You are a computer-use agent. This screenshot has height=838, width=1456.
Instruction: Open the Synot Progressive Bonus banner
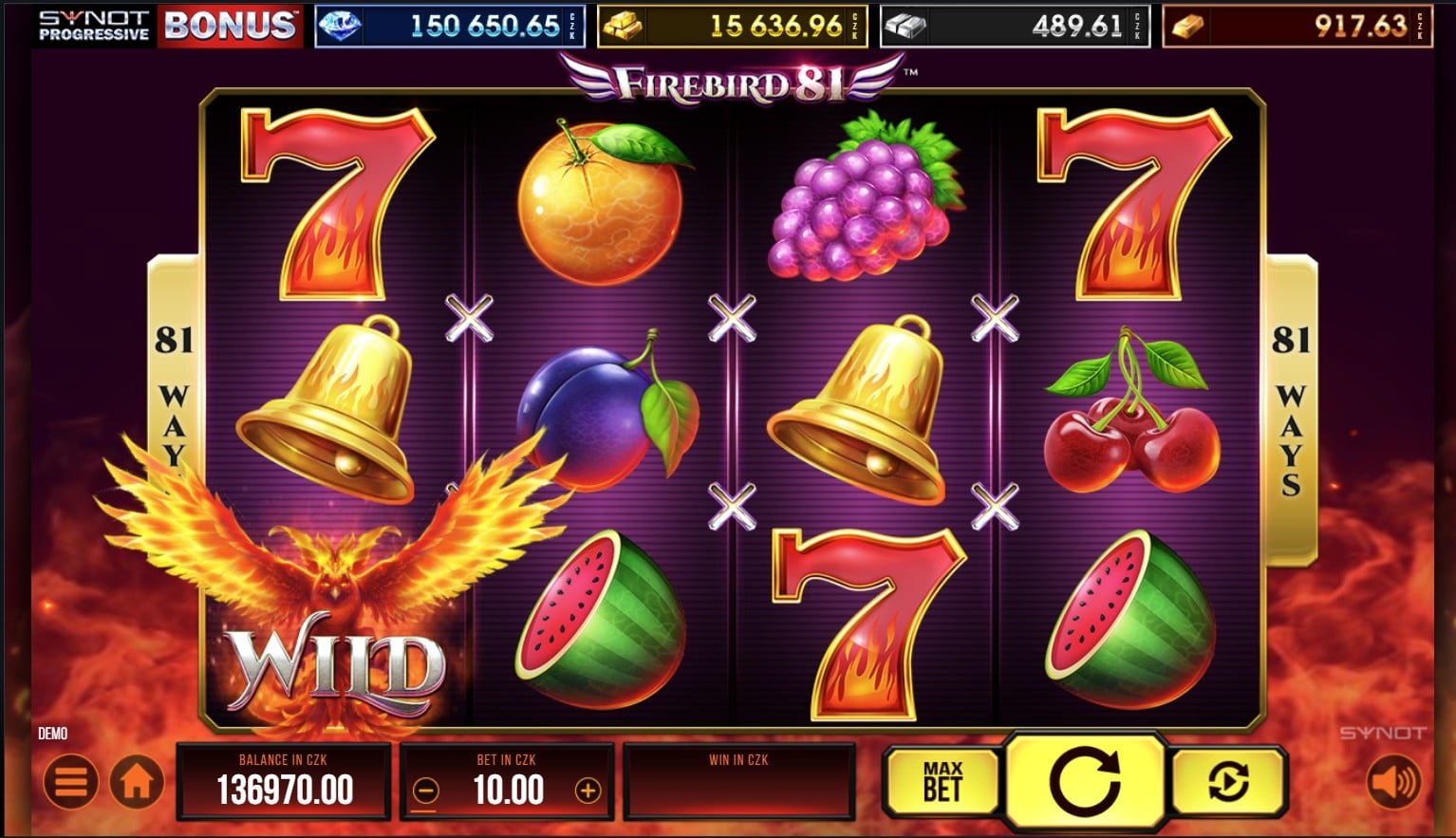pyautogui.click(x=167, y=26)
